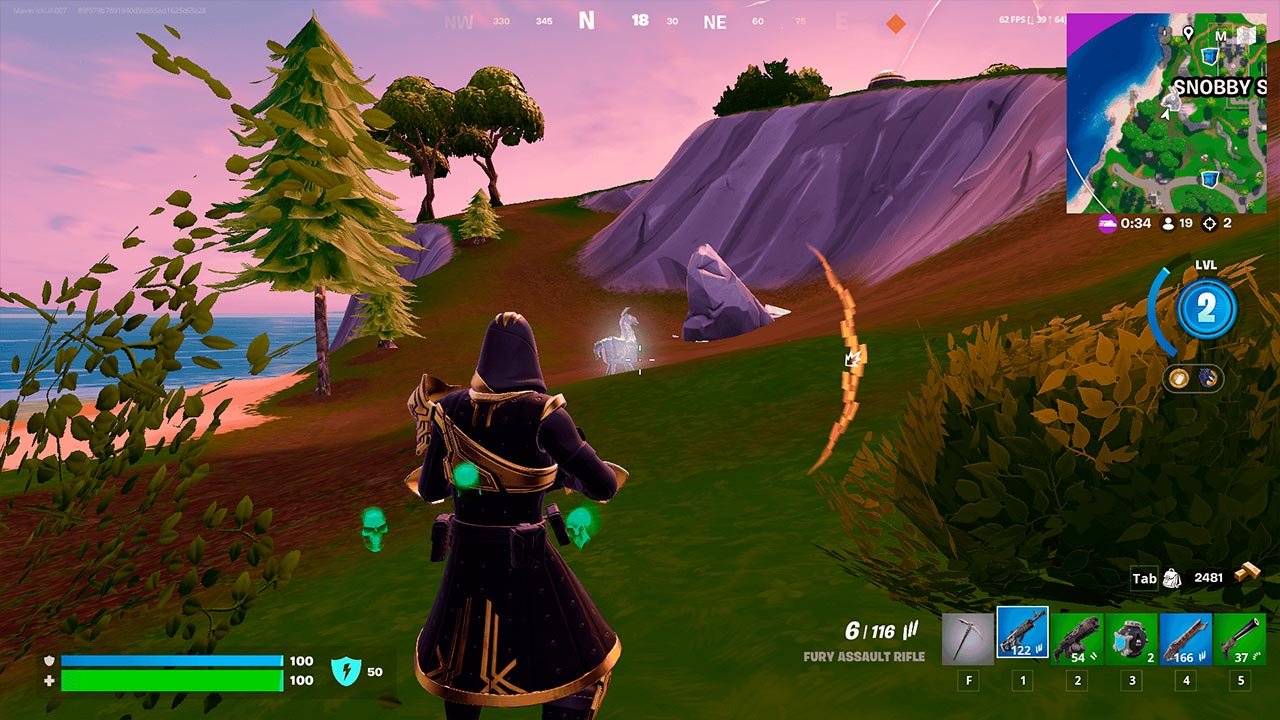Equip the green shotgun slot showing 37 ammo
Screen dimensions: 1280x720
click(x=1240, y=638)
